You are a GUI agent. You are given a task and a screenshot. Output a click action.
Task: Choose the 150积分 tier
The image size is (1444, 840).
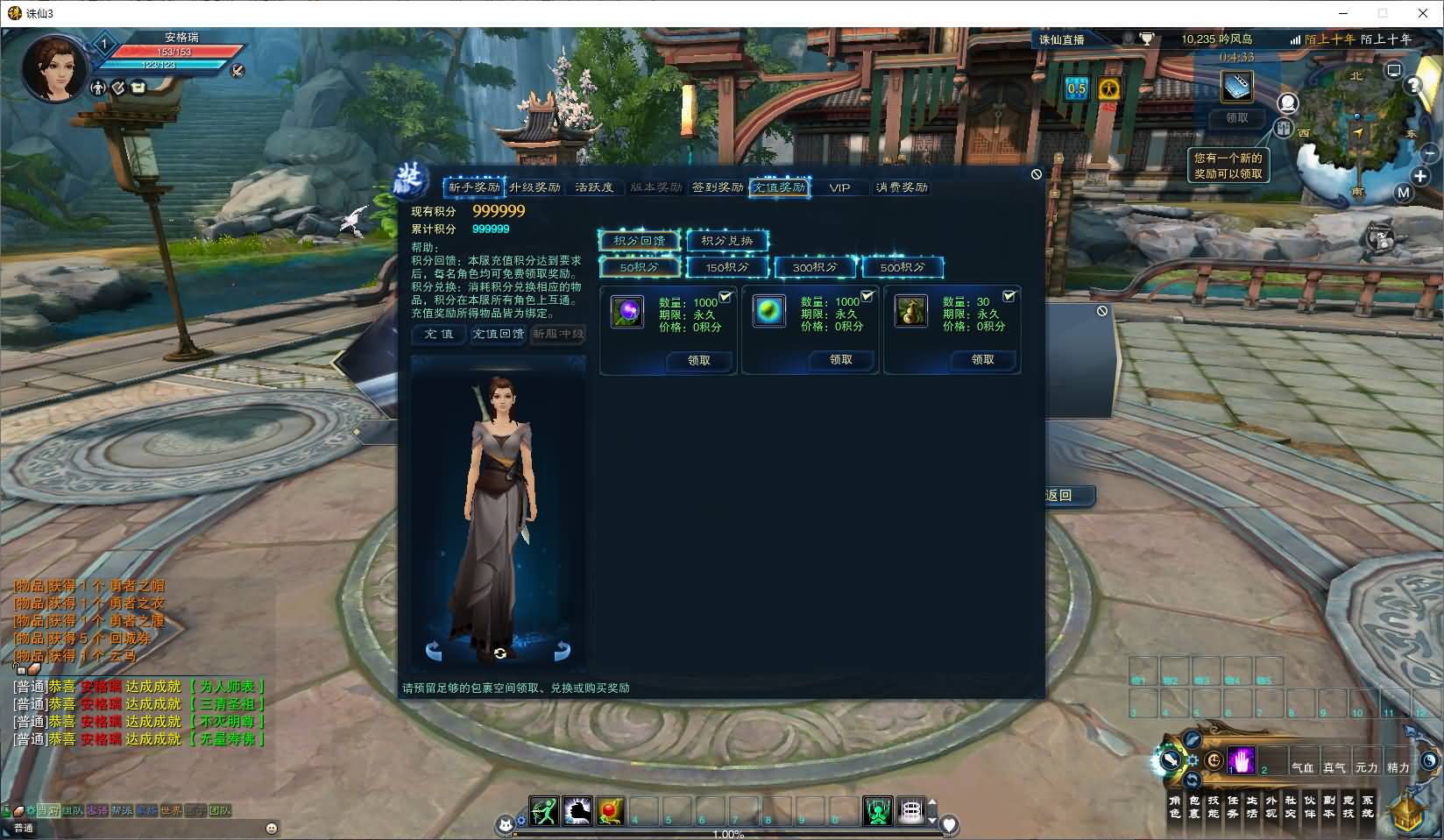[727, 267]
